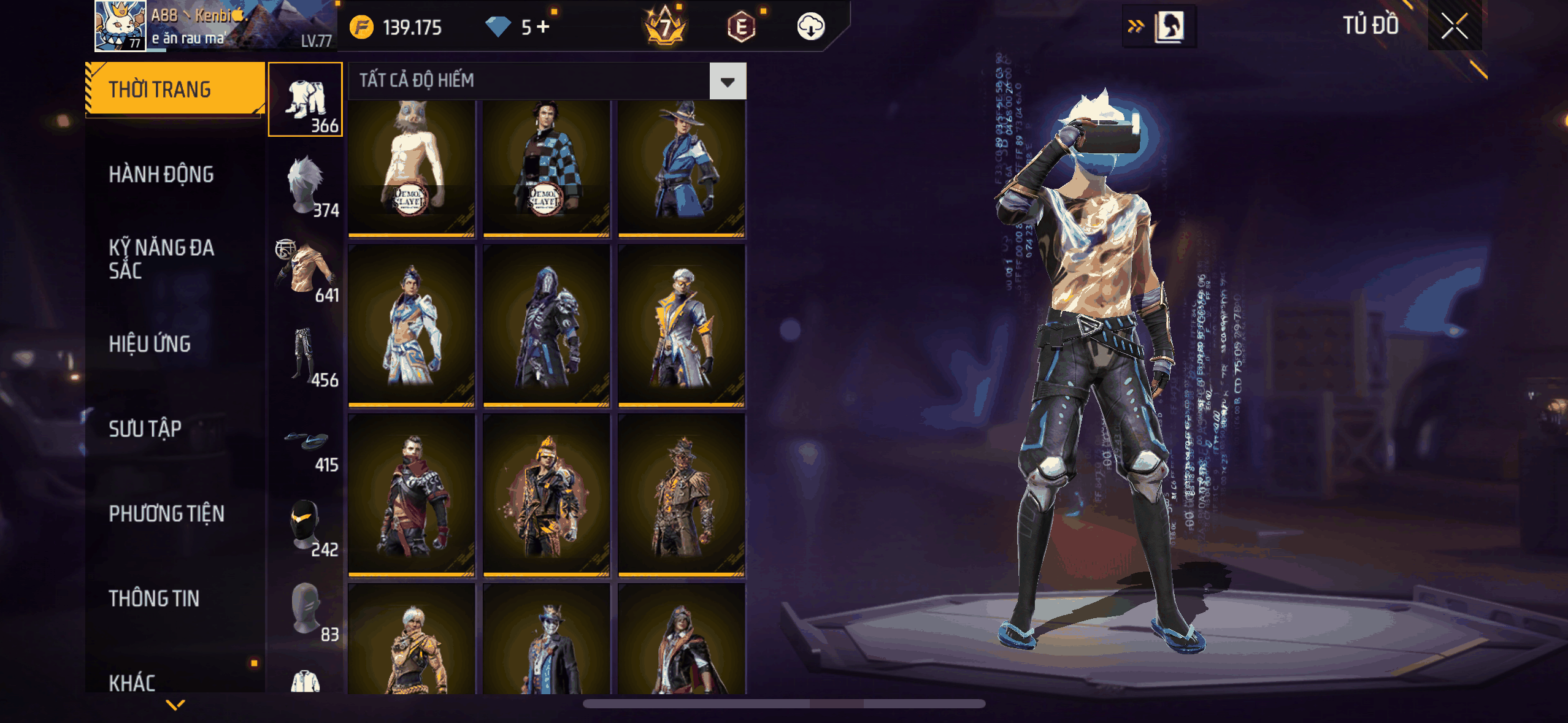Switch to the HÀNH ĐỘNG tab

tap(161, 175)
